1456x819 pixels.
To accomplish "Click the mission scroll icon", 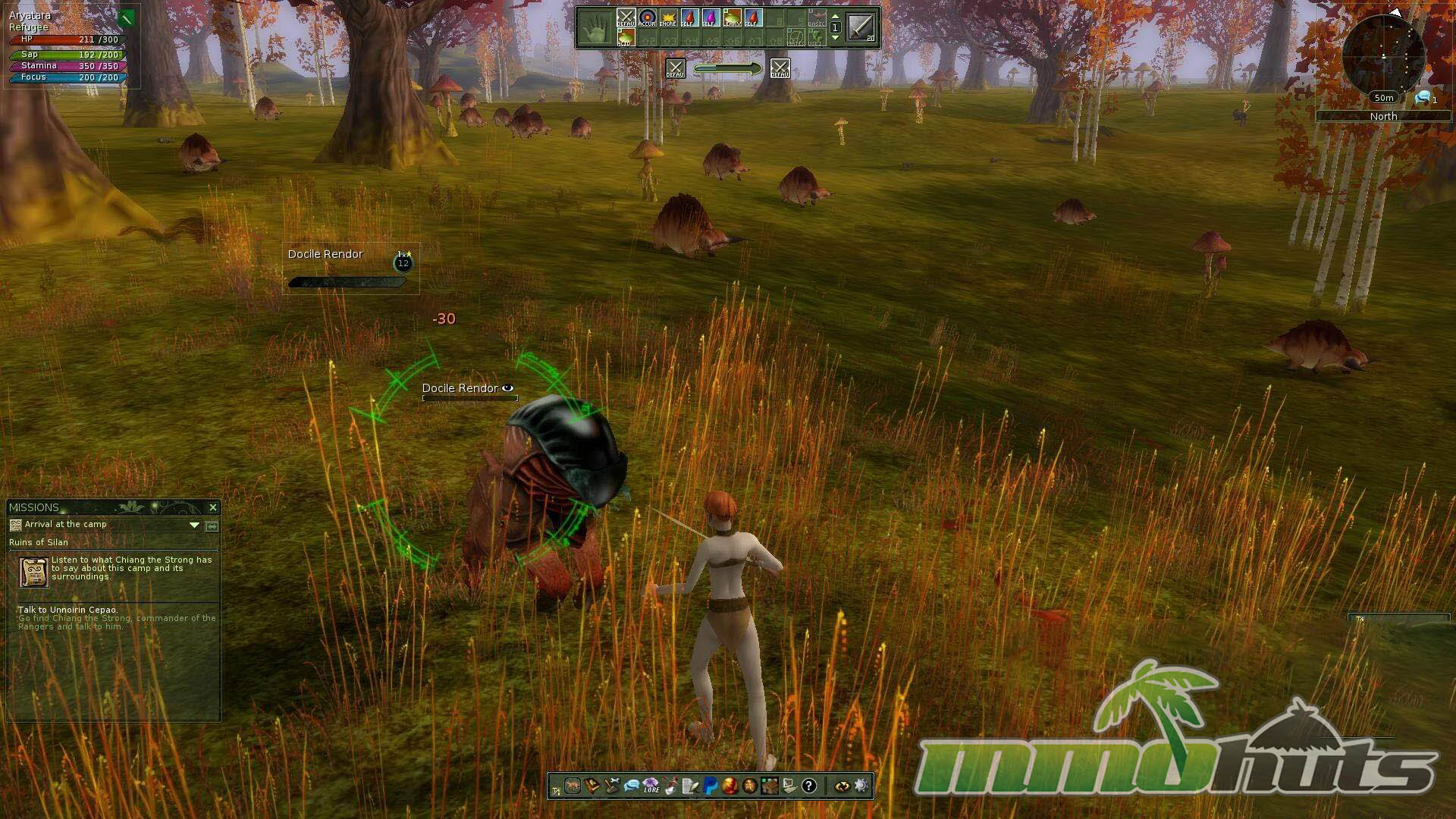I will tap(33, 572).
